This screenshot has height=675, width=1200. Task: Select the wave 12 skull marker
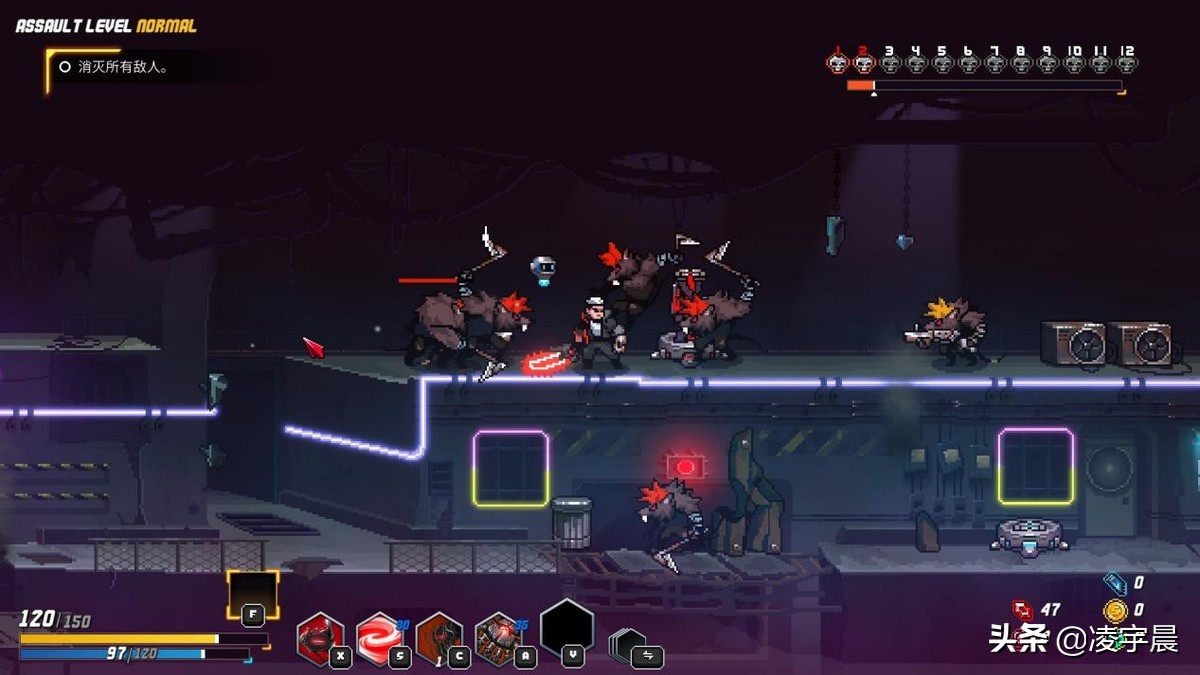[1126, 63]
